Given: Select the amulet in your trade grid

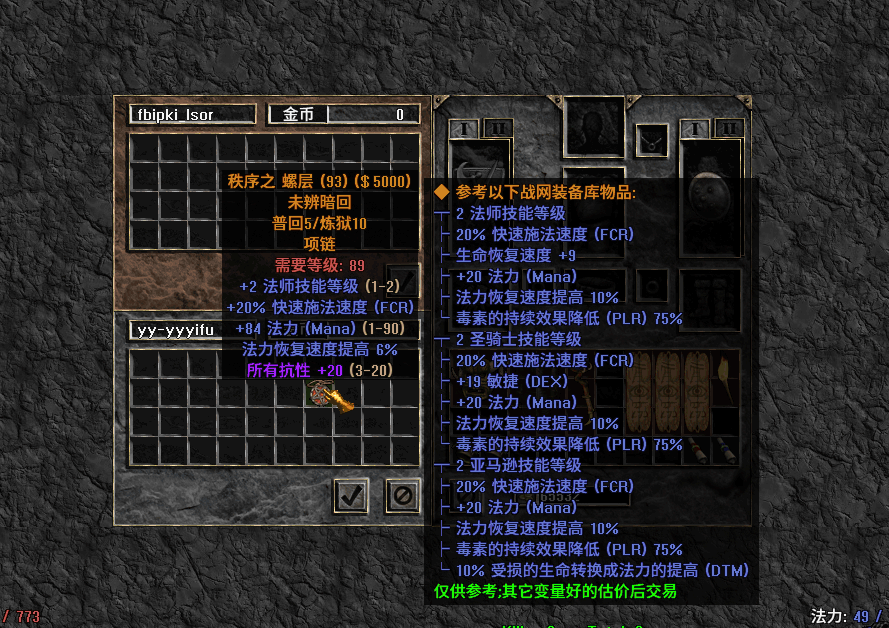Looking at the screenshot, I should pos(331,394).
